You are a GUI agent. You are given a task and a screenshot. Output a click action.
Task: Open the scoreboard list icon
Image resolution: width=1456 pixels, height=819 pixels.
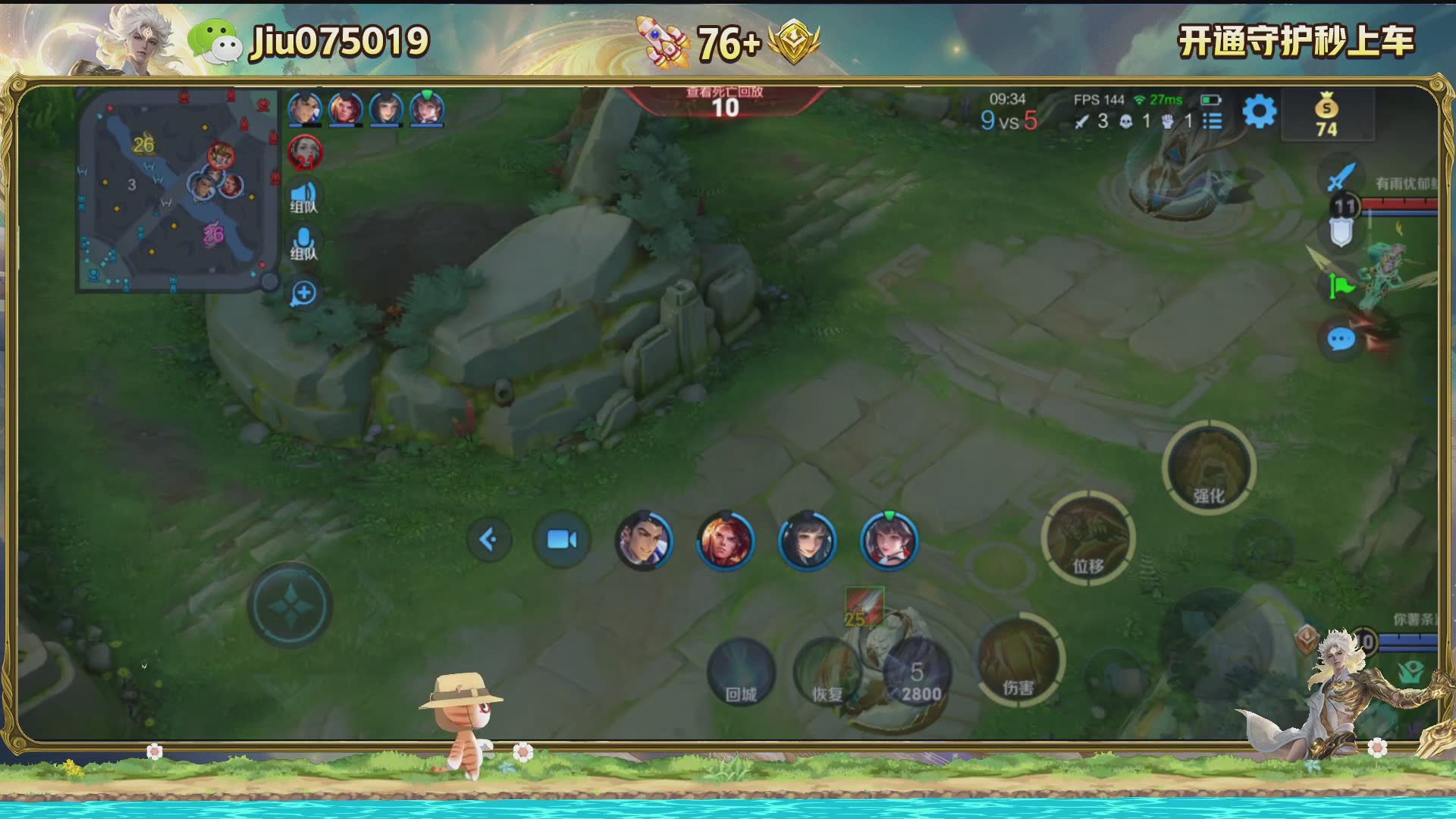pyautogui.click(x=1213, y=121)
